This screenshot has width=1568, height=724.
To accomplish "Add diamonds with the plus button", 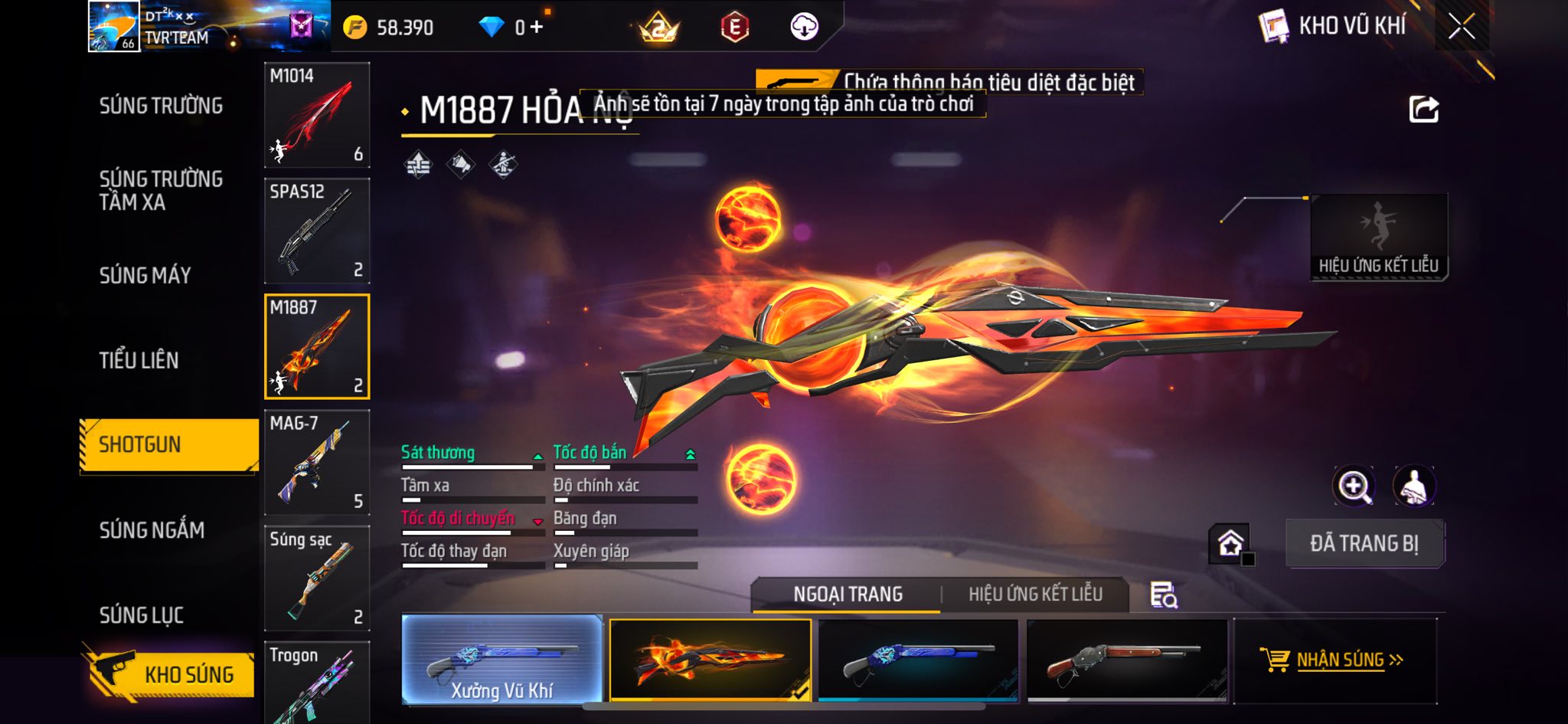I will point(536,27).
